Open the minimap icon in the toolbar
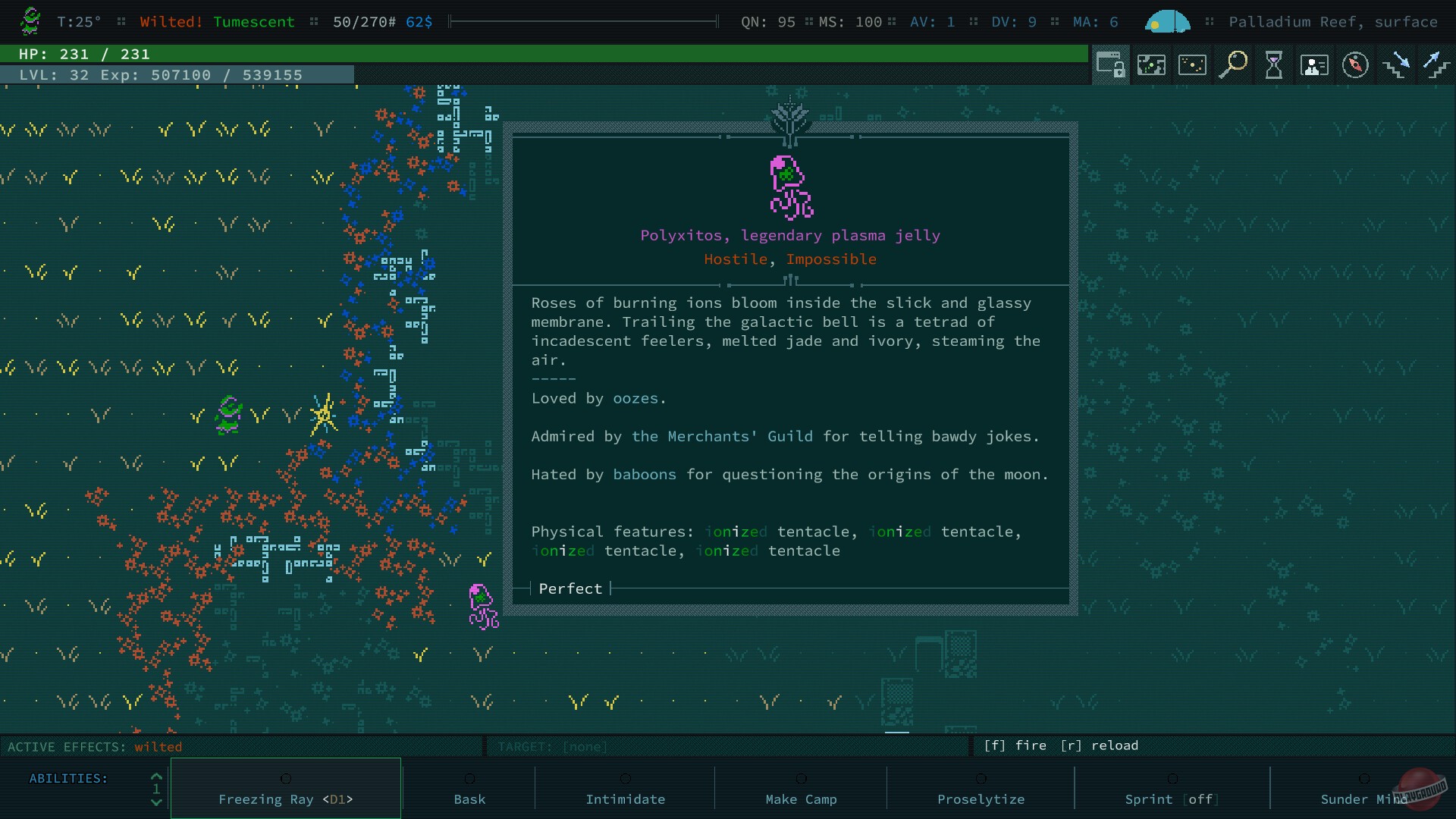The image size is (1456, 819). point(1151,65)
